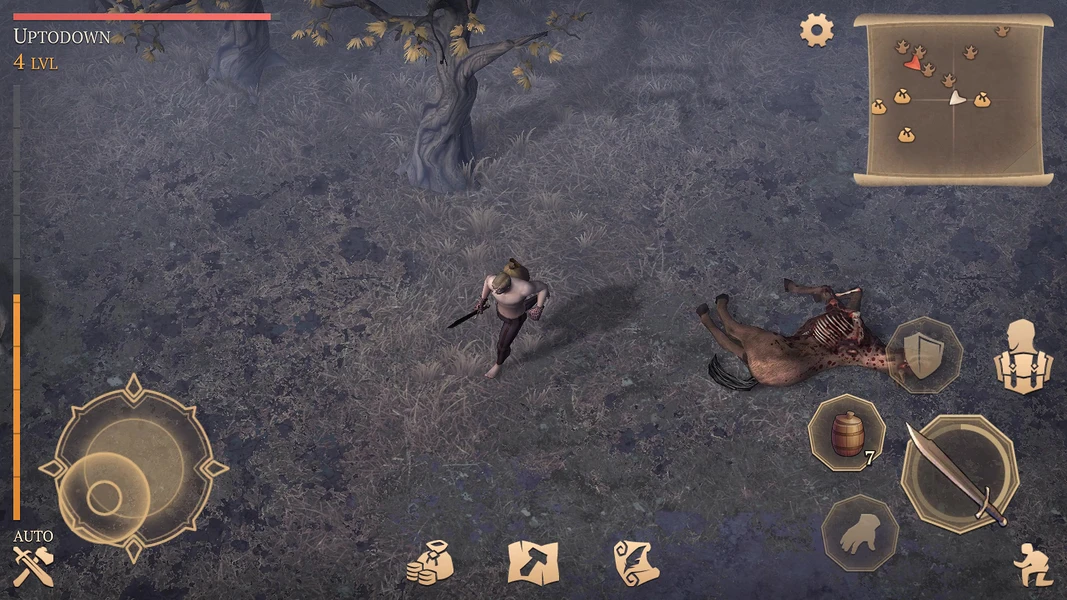1067x600 pixels.
Task: Use the barrel consumable slot
Action: [846, 432]
